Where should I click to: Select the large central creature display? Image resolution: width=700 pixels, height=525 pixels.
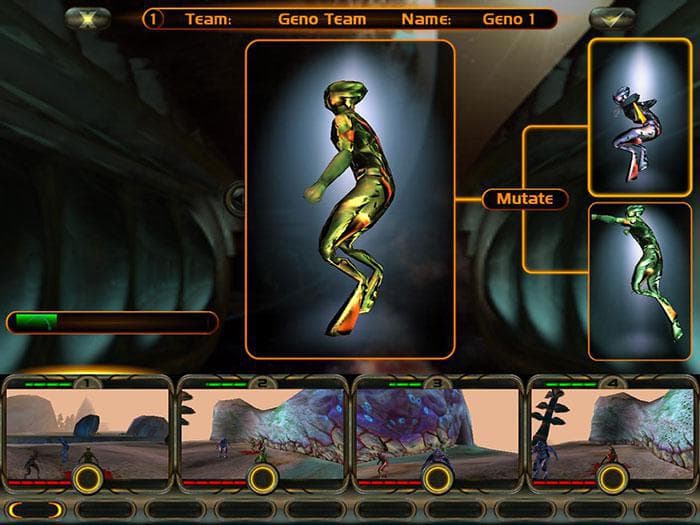(x=350, y=199)
